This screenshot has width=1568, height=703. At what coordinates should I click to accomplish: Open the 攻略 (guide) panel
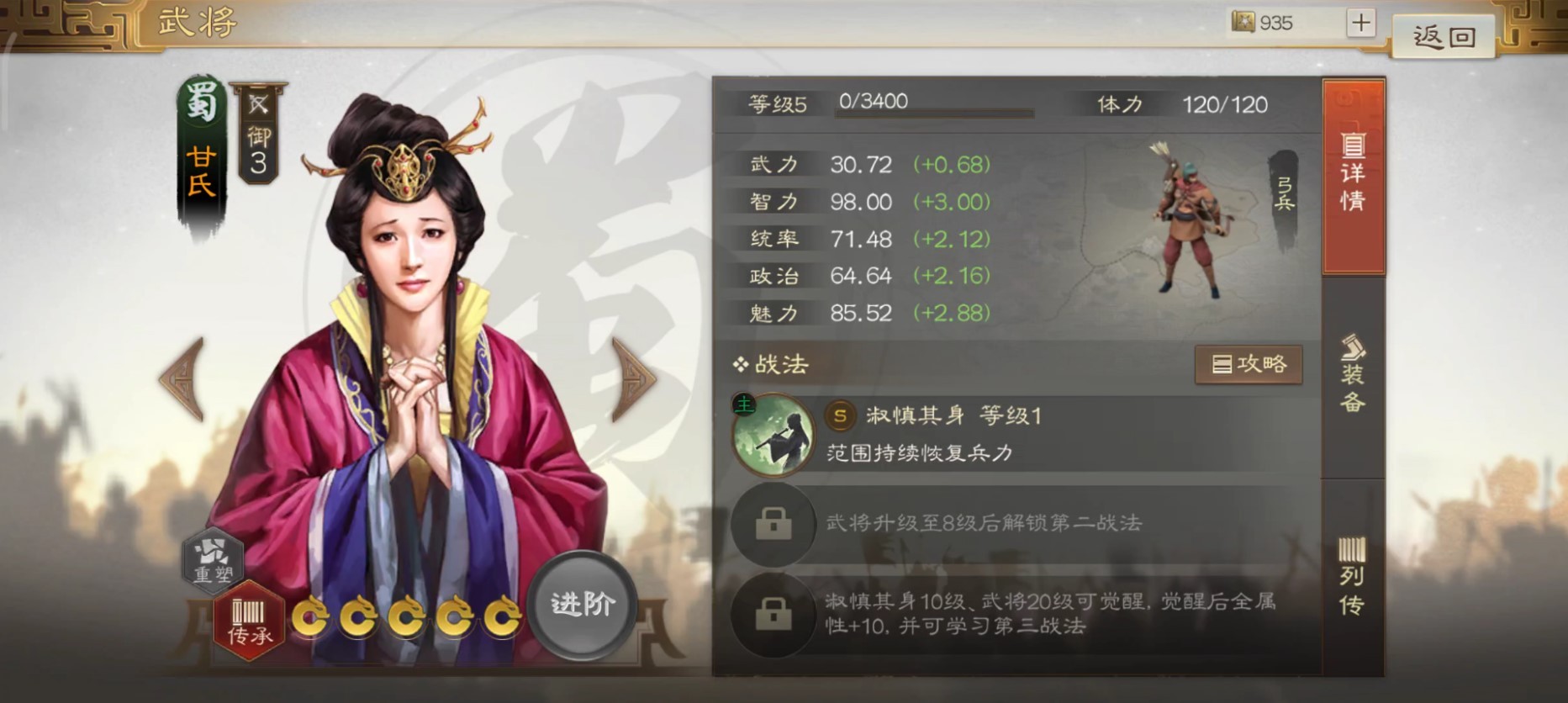[1249, 364]
